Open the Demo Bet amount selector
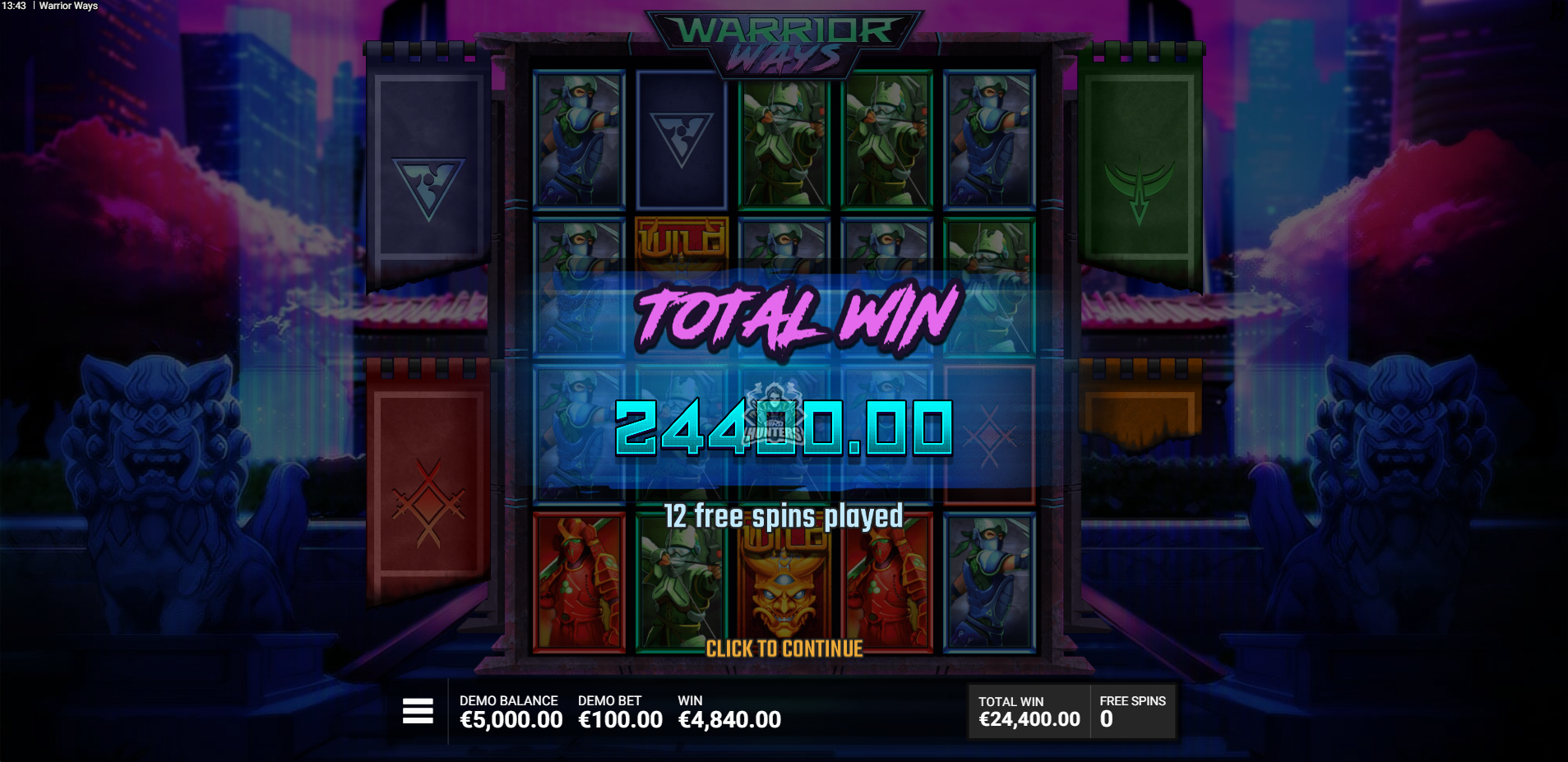Image resolution: width=1568 pixels, height=762 pixels. click(620, 712)
